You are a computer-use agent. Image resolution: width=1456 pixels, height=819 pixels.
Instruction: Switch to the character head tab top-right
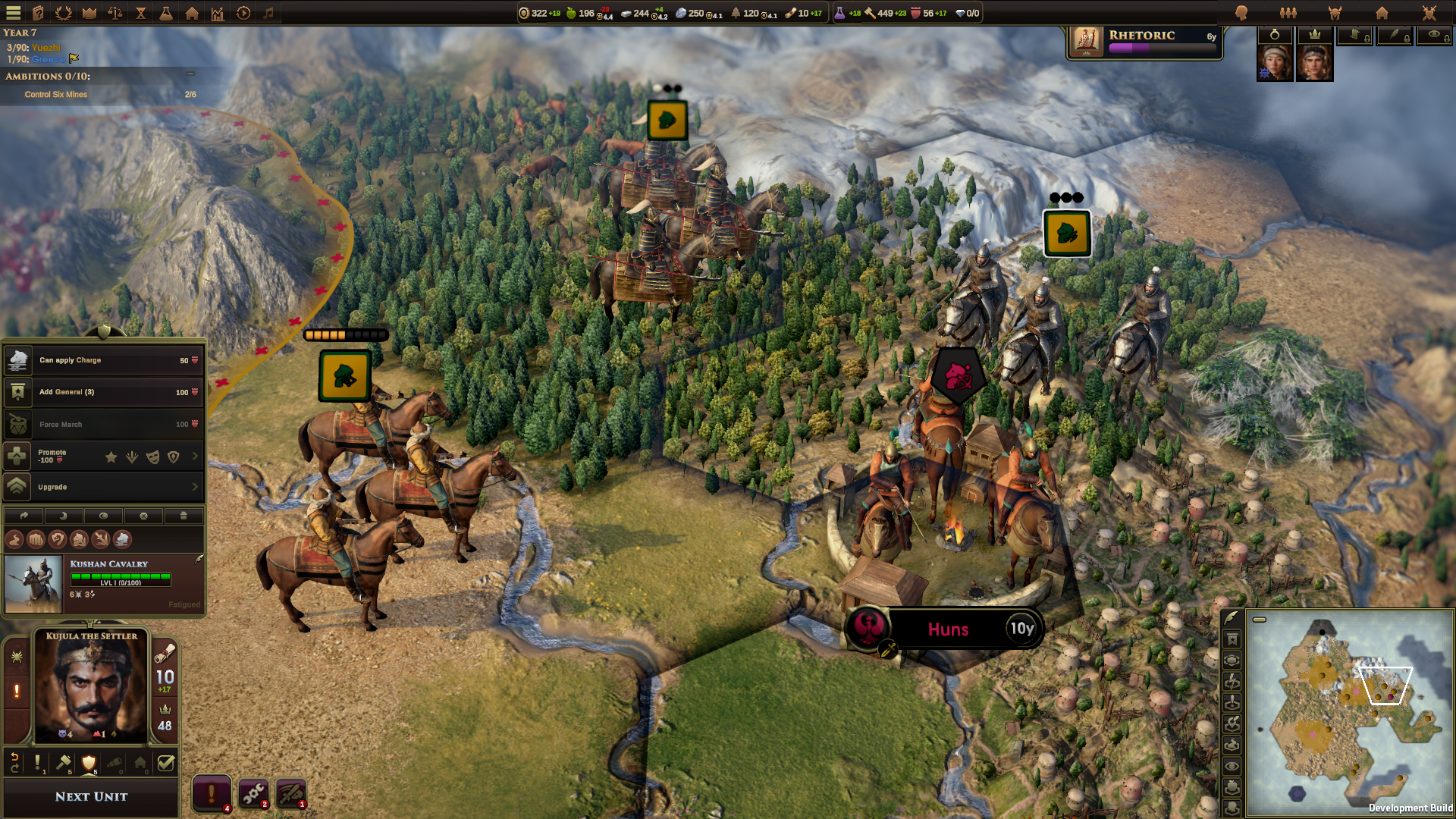[x=1241, y=13]
